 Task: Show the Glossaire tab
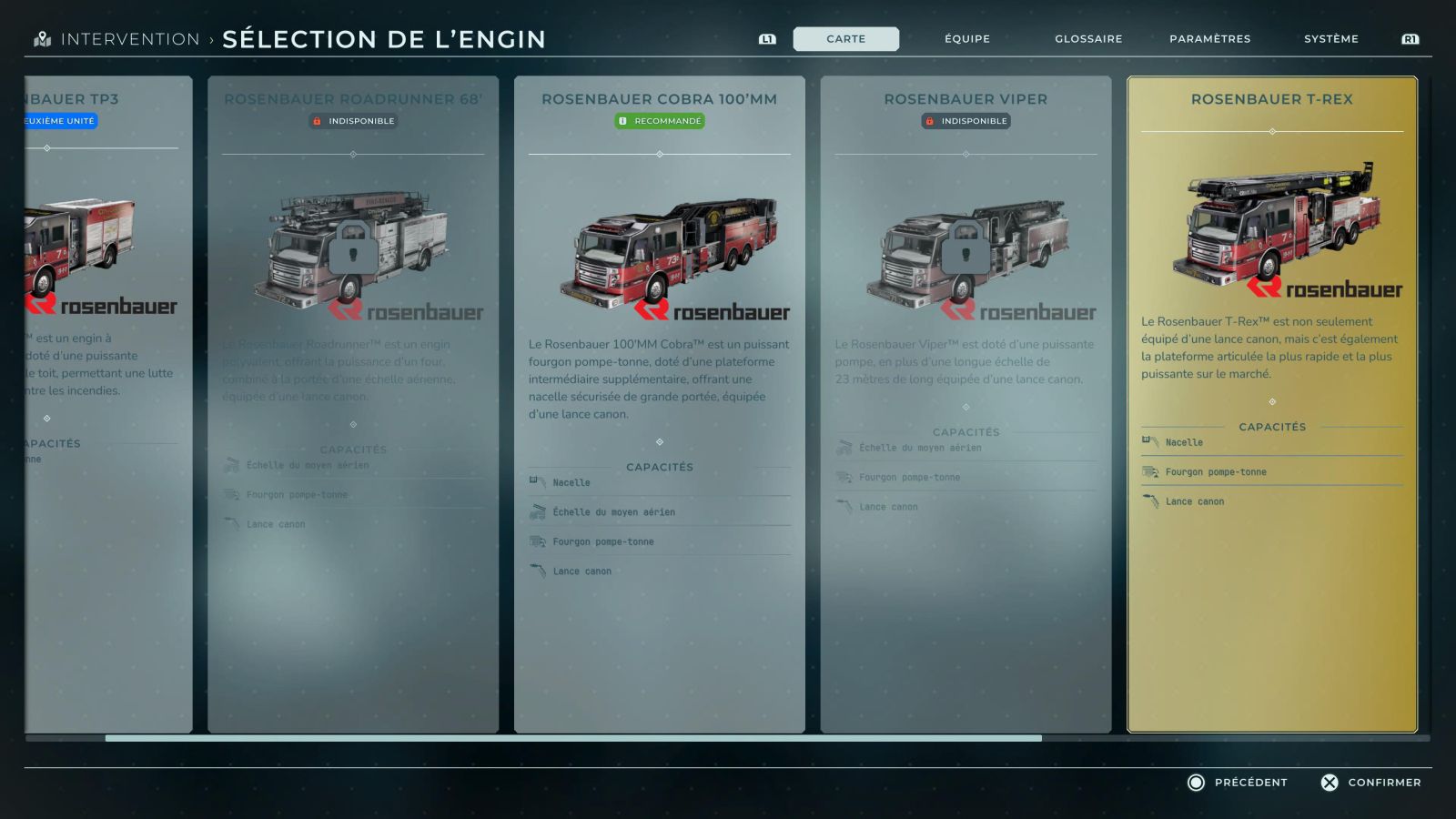point(1088,39)
